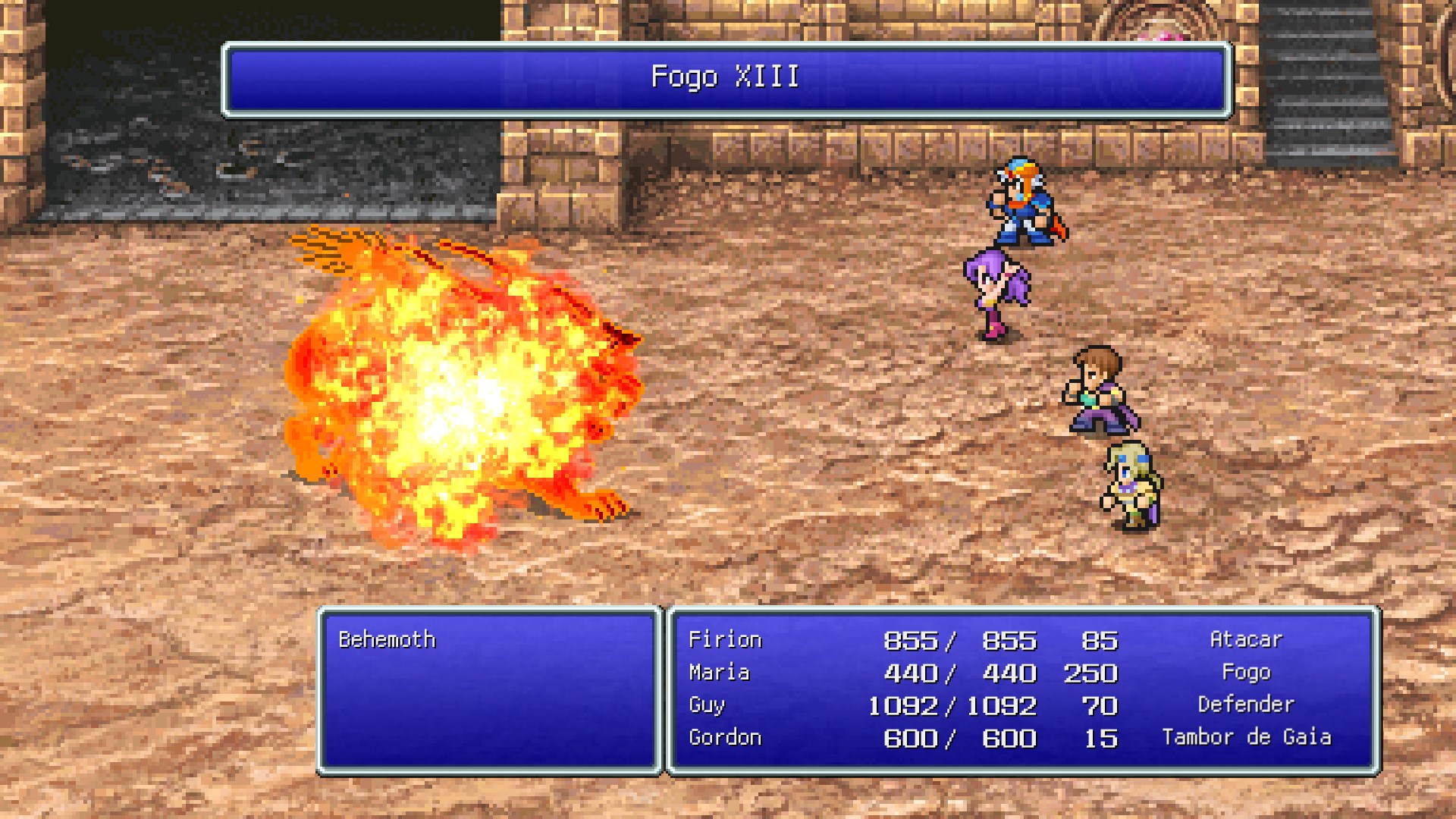Select Gordon in the party window
This screenshot has height=819, width=1456.
pos(724,738)
